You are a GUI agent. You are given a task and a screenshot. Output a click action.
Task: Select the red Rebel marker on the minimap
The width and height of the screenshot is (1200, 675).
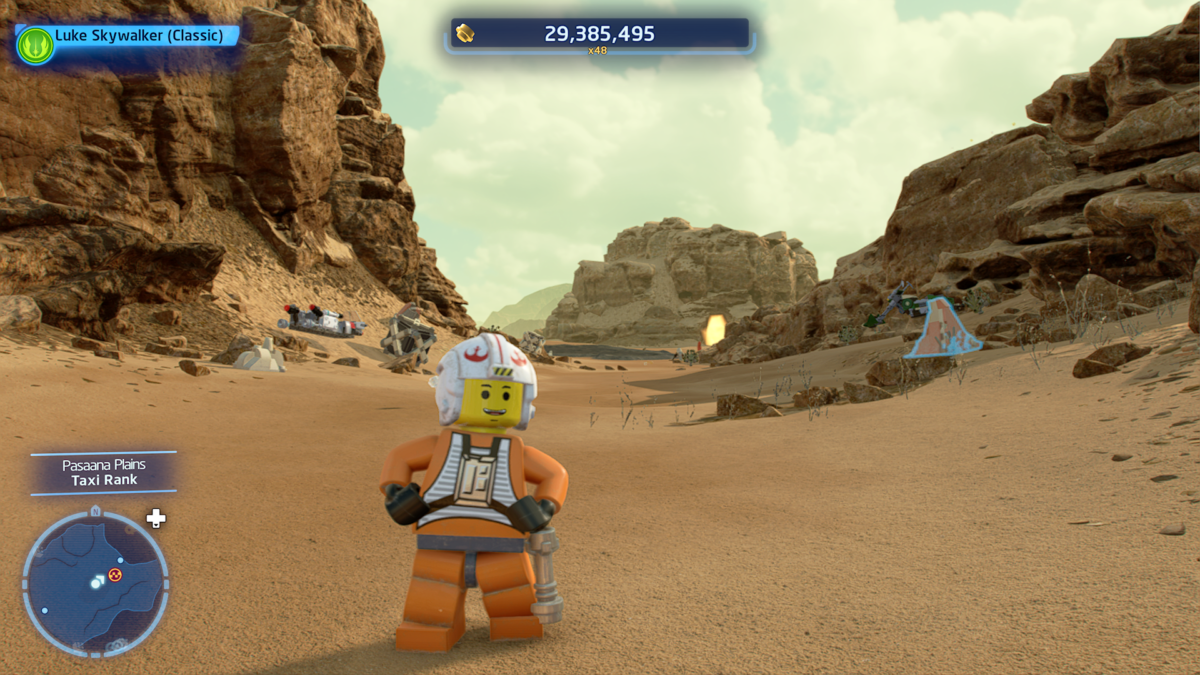tap(115, 574)
